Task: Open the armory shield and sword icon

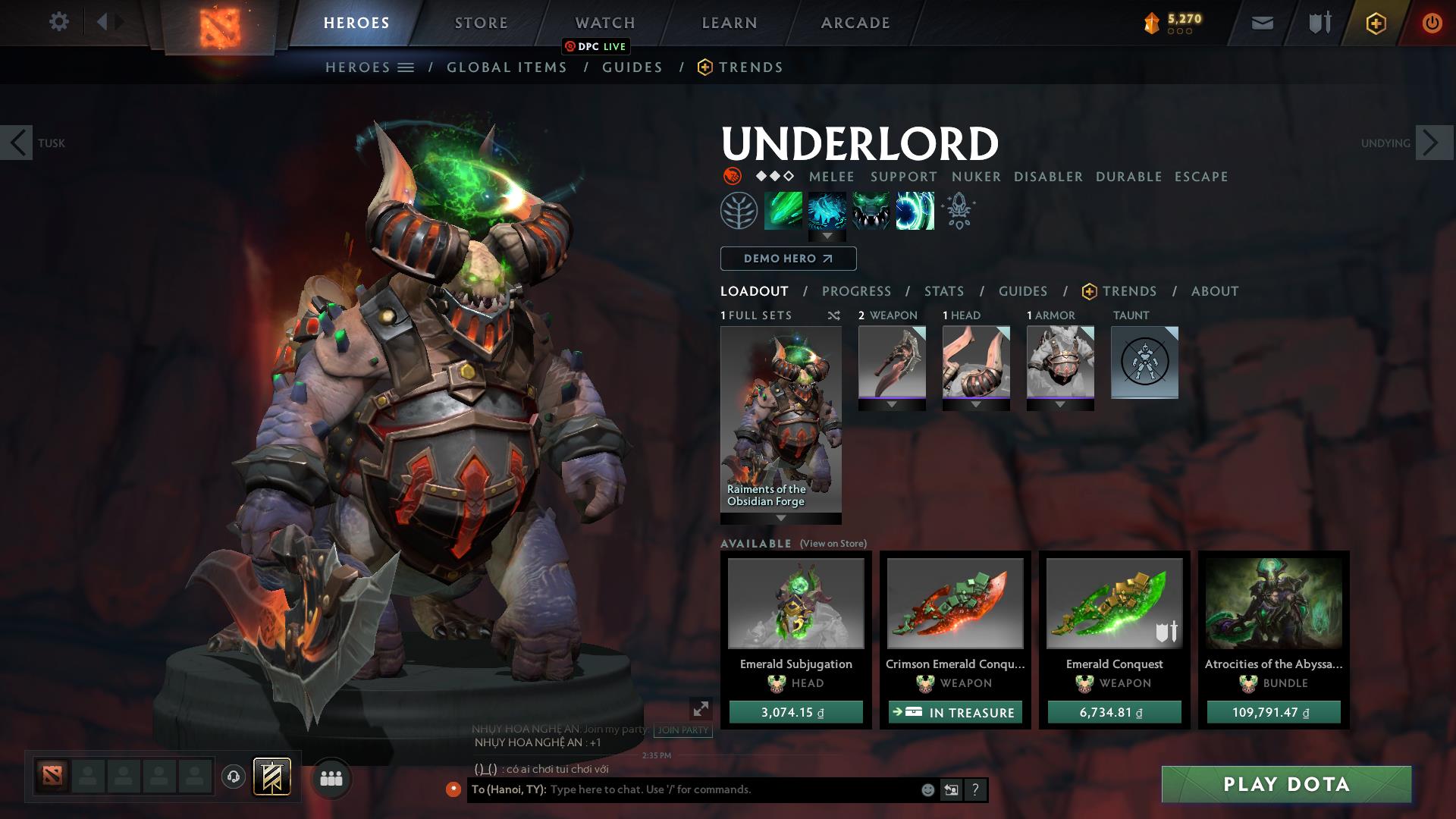Action: click(x=1318, y=23)
